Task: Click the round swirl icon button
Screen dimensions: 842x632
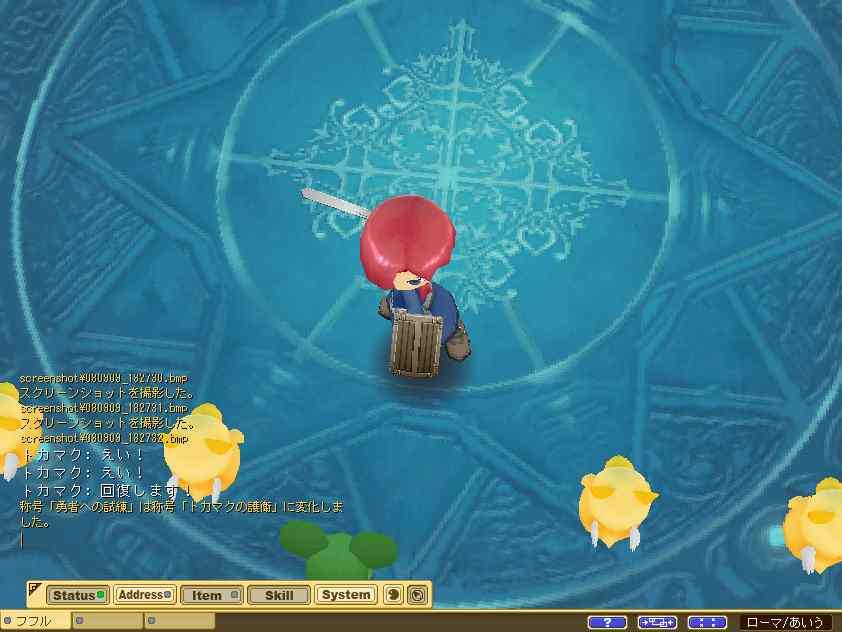Action: click(418, 595)
